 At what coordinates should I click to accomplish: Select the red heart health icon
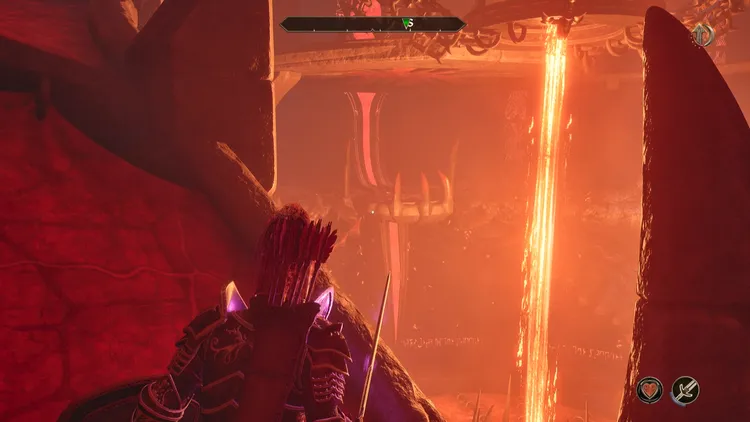coord(651,389)
